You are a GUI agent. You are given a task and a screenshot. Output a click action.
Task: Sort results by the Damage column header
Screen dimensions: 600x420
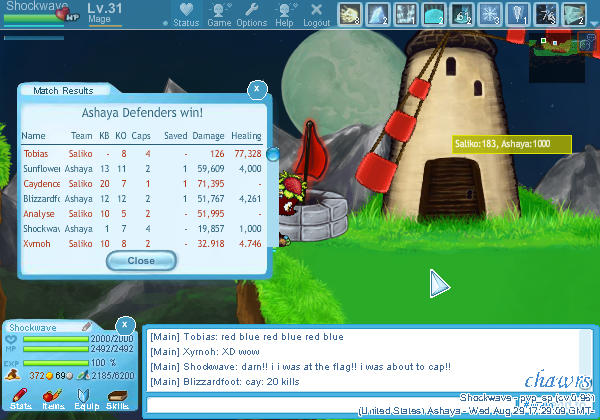click(x=208, y=135)
